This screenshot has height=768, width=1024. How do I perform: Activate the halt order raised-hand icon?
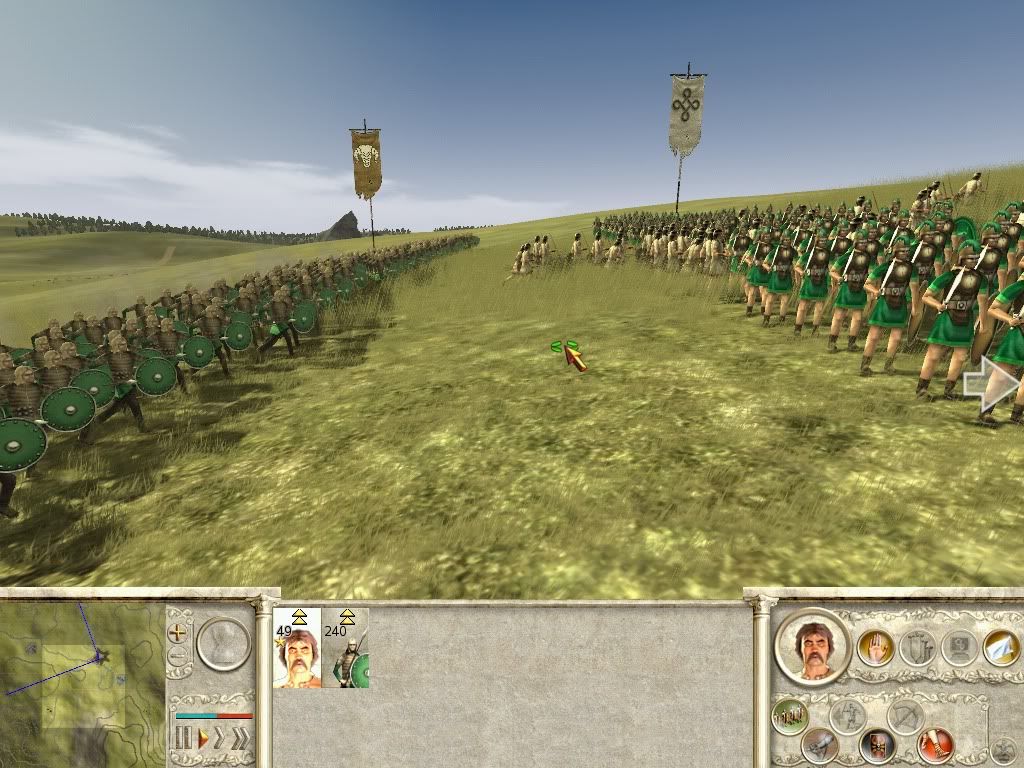coord(874,648)
